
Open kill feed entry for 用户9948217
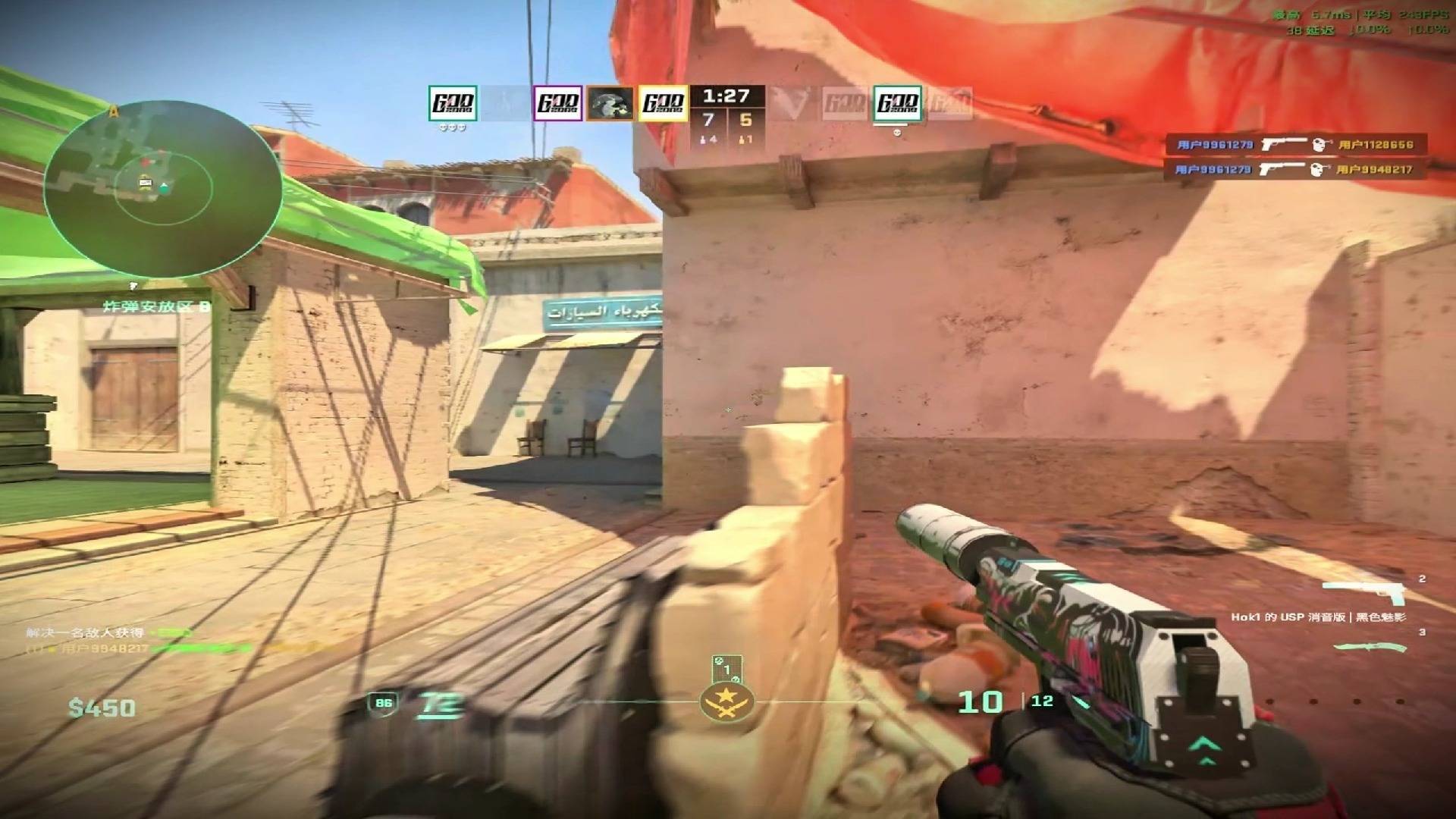click(1295, 169)
